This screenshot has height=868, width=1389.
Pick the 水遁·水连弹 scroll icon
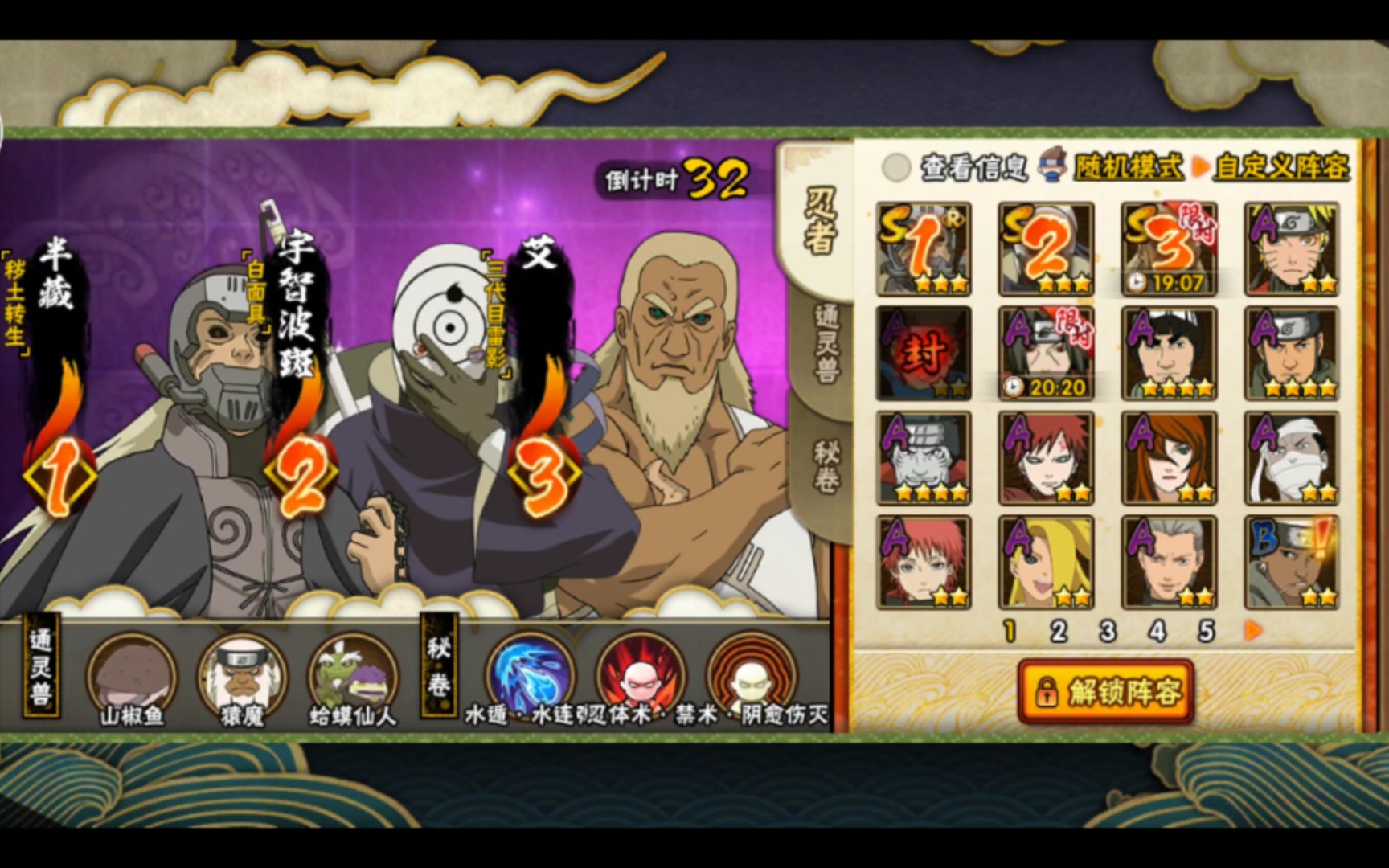coord(530,674)
